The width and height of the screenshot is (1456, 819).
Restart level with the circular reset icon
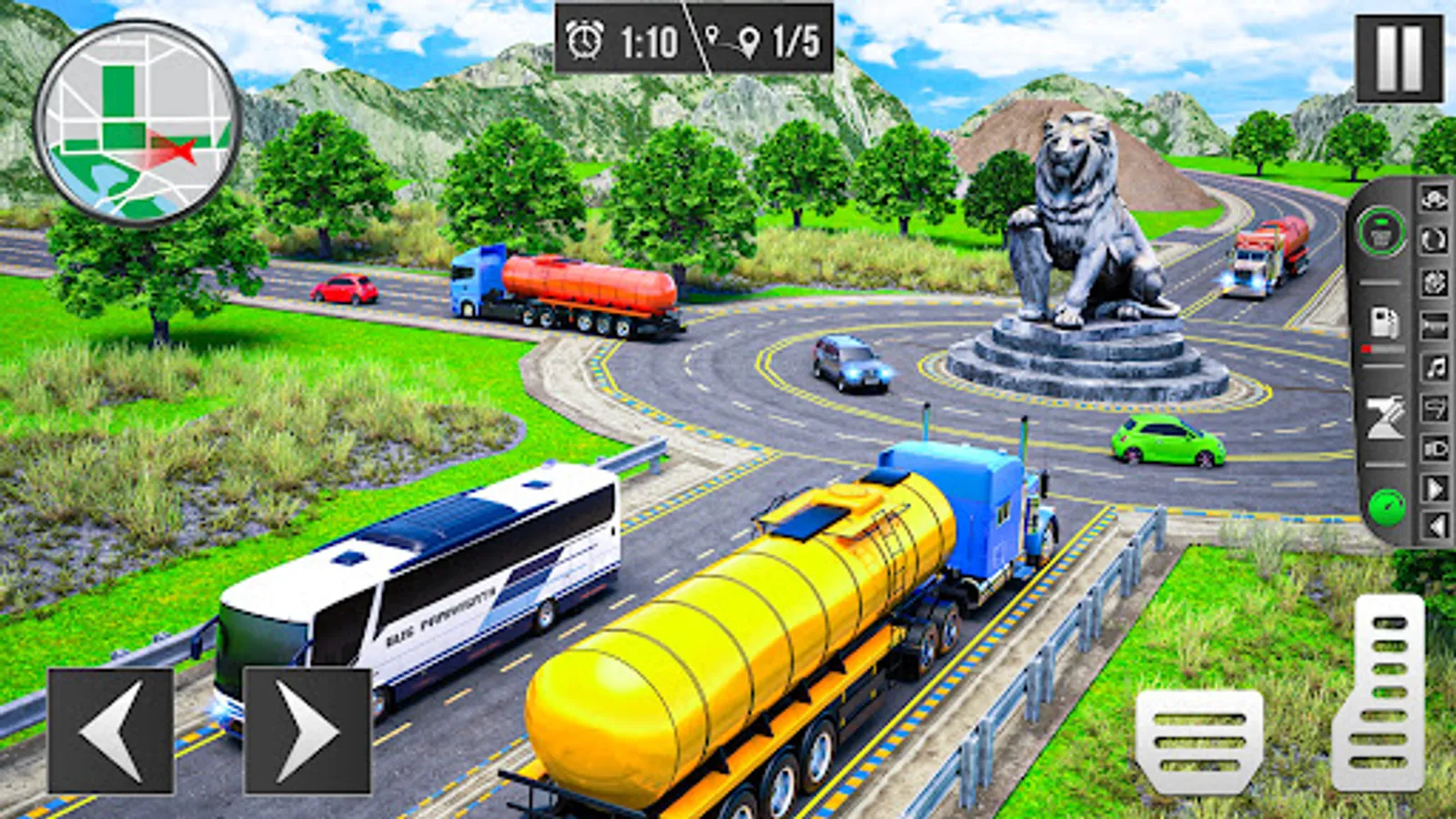(x=1434, y=238)
